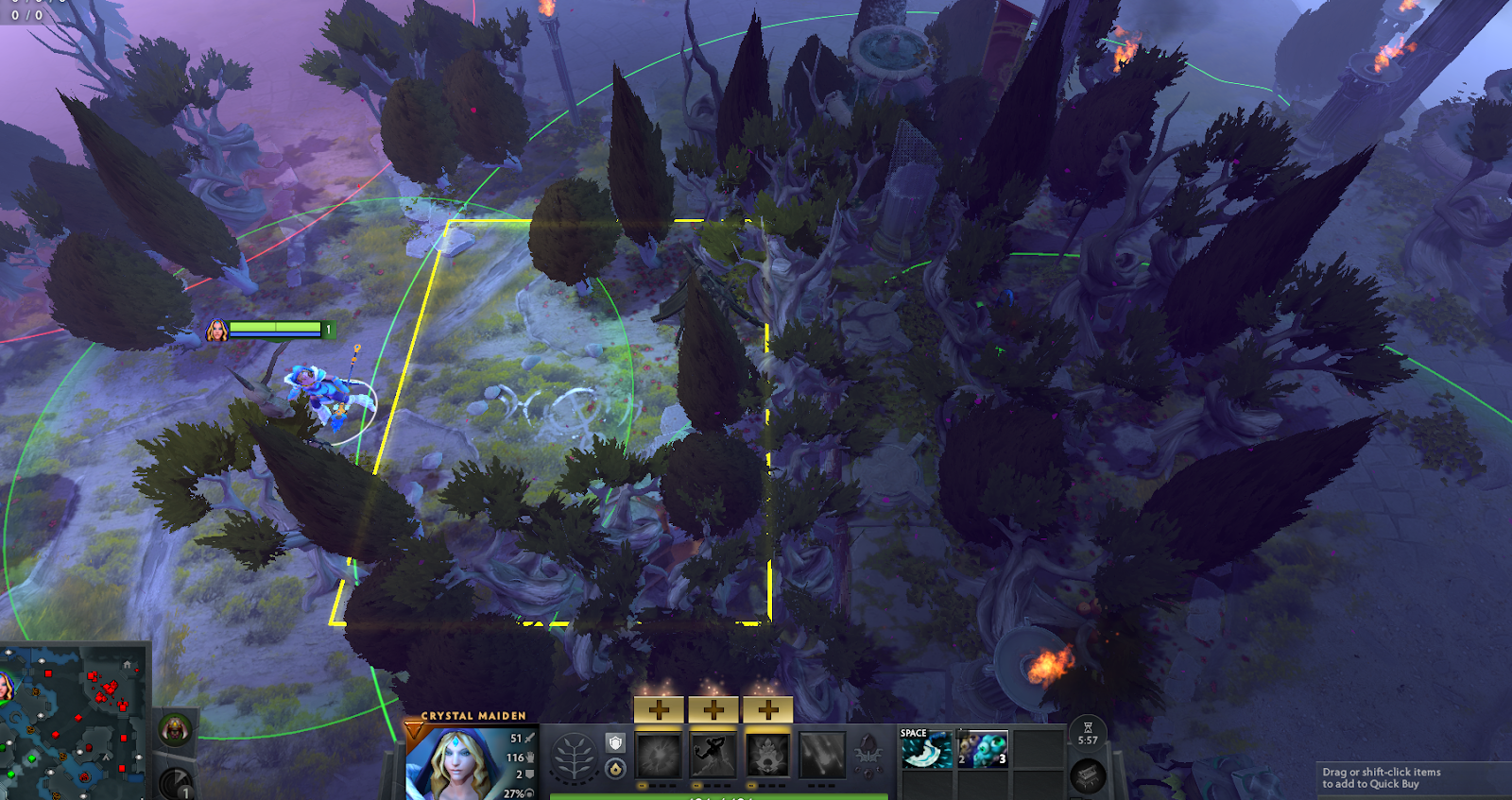1512x800 pixels.
Task: Open the talent tree
Action: [x=574, y=758]
